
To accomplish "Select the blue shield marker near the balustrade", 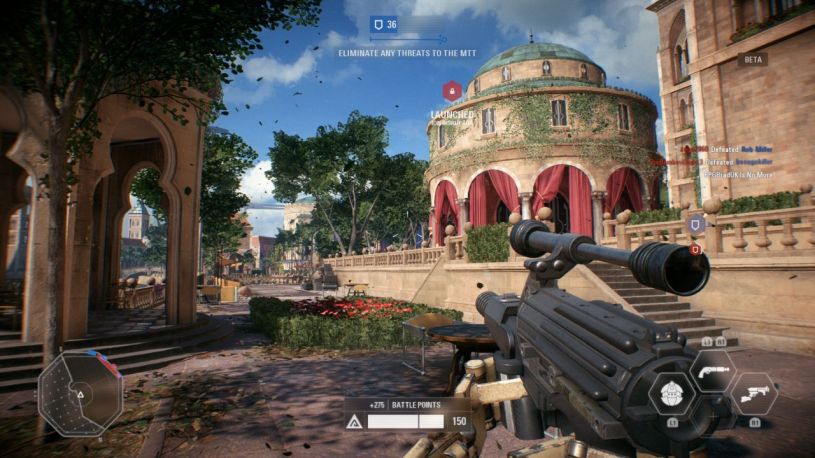I will pyautogui.click(x=696, y=224).
